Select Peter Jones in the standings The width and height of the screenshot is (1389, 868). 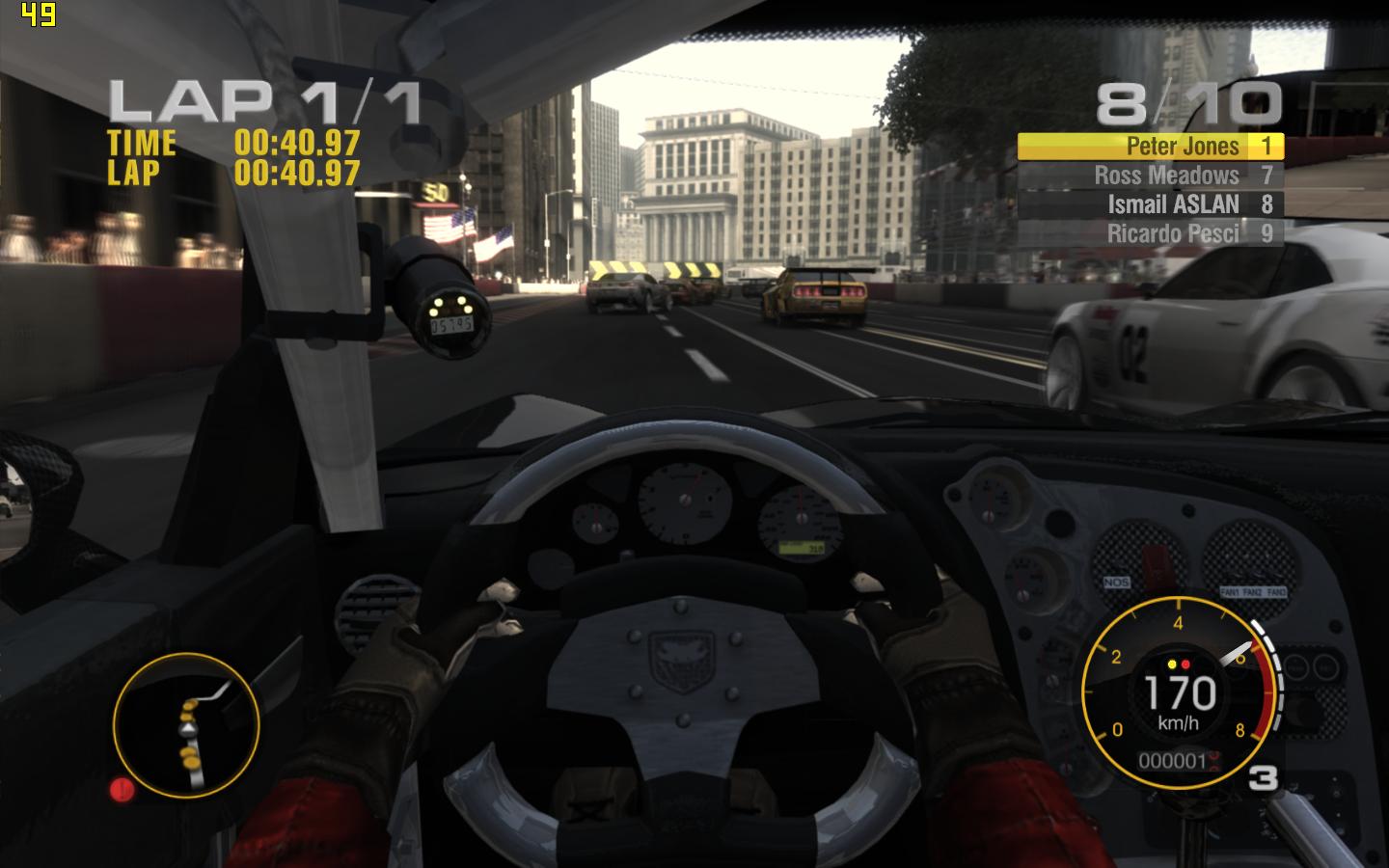[x=1150, y=146]
